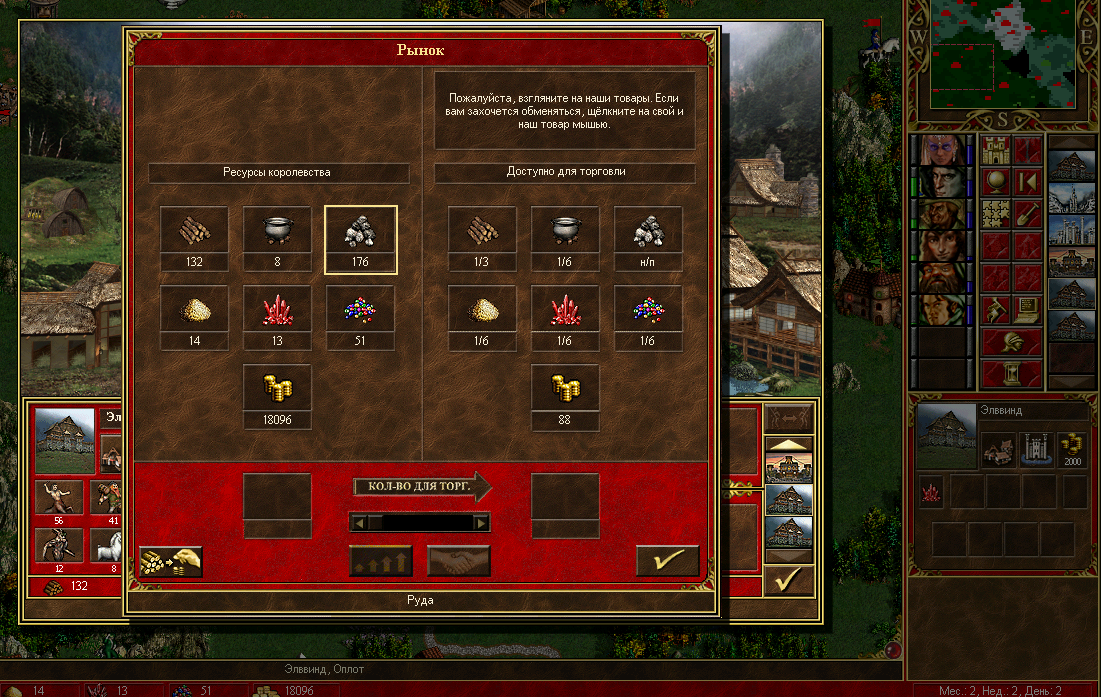The height and width of the screenshot is (697, 1101).
Task: Set maximum trade amount with the arrows button
Action: (x=381, y=561)
